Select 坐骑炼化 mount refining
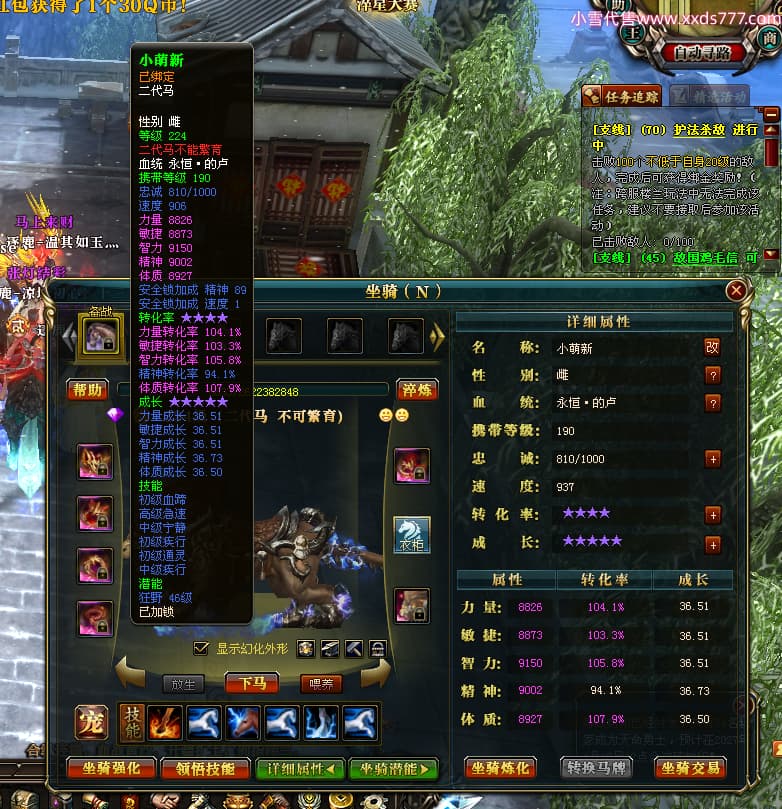782x809 pixels. [499, 768]
